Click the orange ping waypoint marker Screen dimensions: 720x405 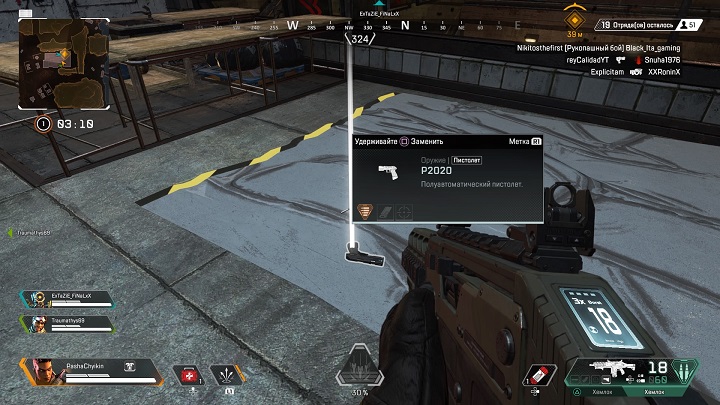[x=575, y=19]
